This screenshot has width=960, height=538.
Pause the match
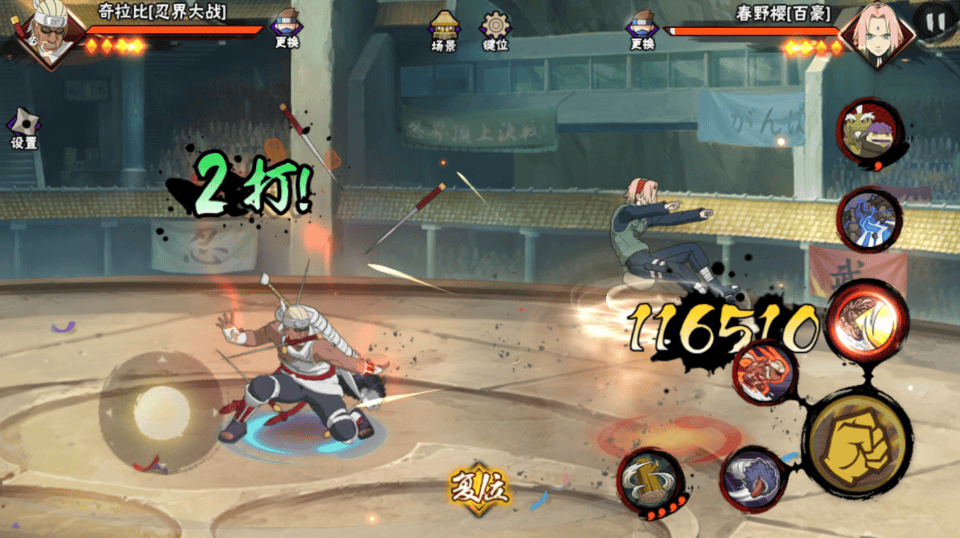[x=935, y=21]
